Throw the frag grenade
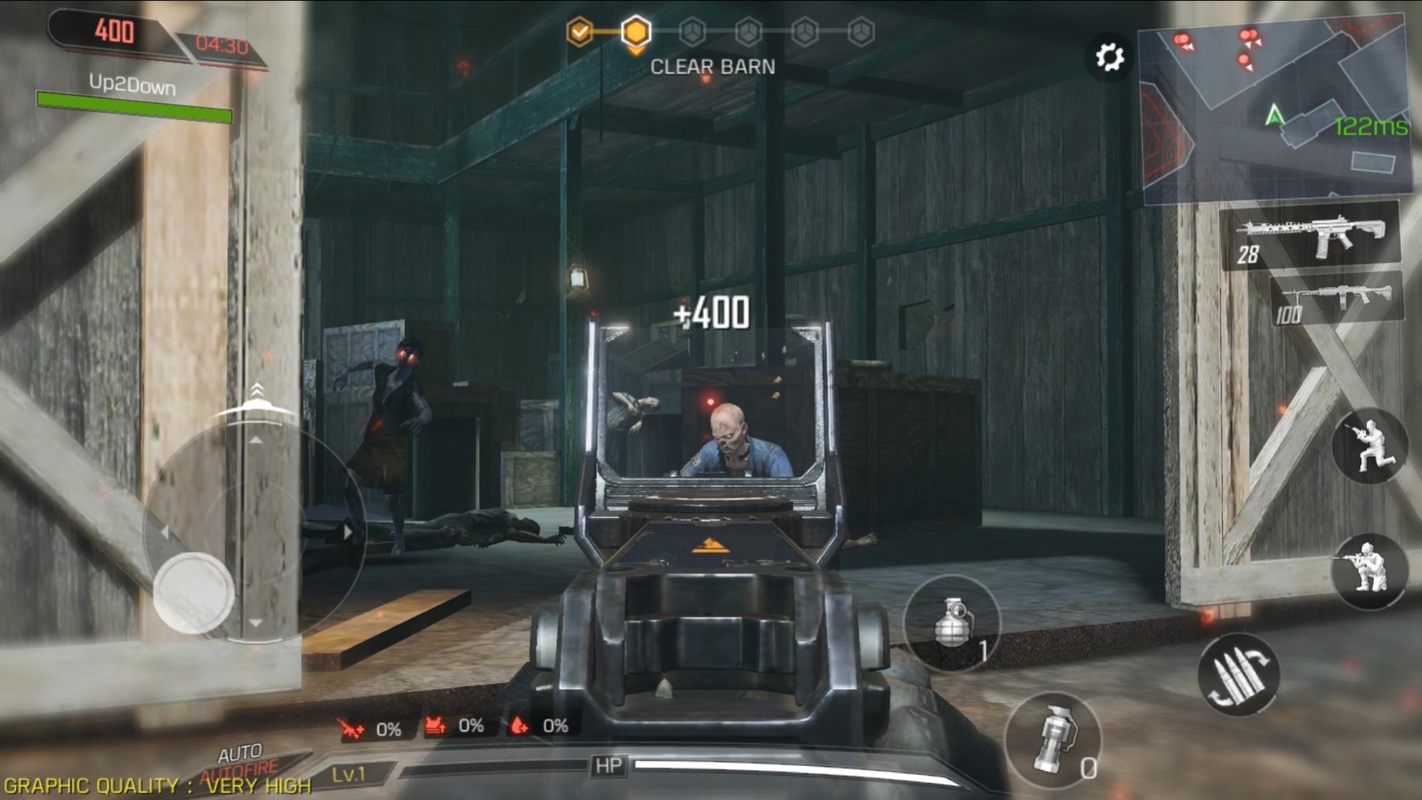 point(952,624)
